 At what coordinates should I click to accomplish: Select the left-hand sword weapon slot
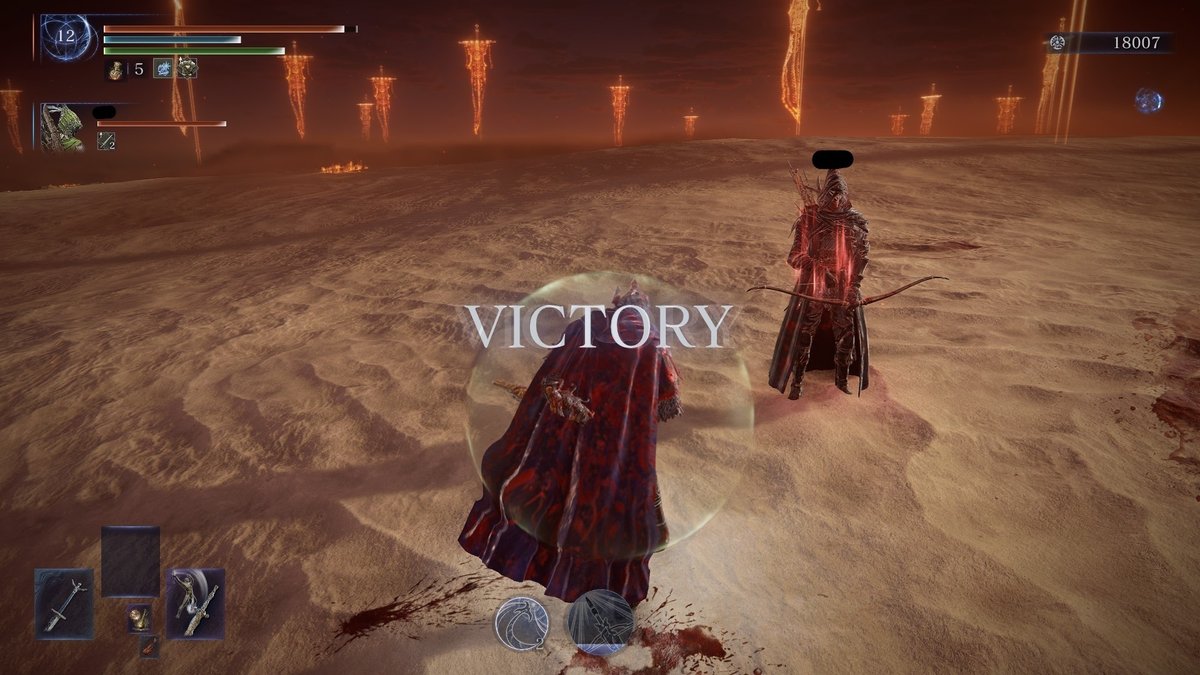(64, 603)
